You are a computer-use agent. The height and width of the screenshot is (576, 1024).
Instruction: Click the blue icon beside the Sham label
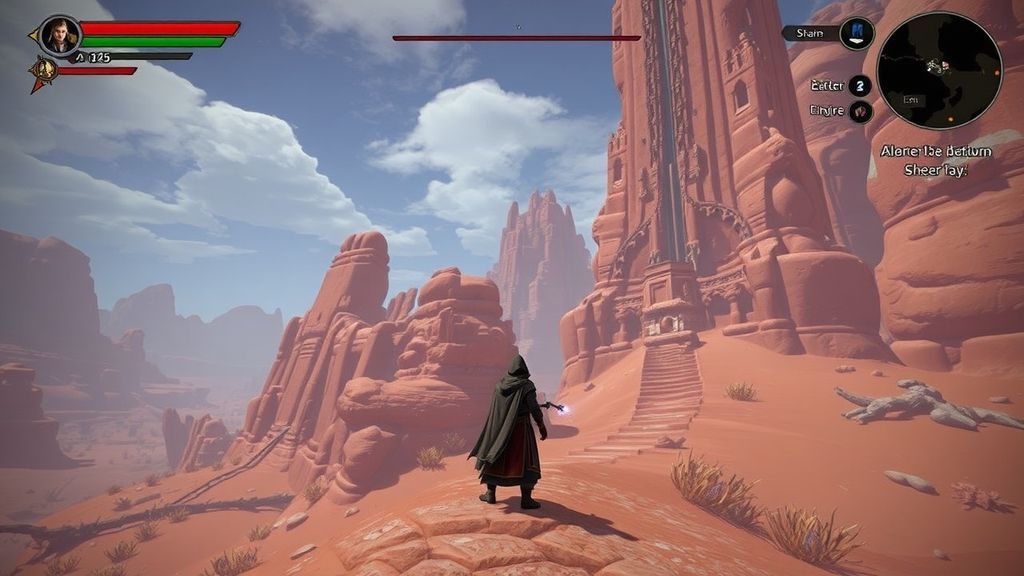click(x=857, y=33)
